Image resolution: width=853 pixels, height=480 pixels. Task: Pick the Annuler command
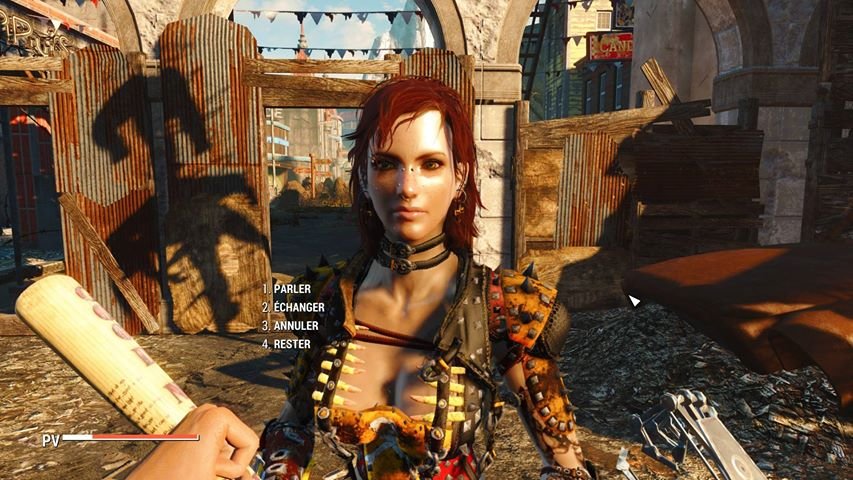point(293,325)
